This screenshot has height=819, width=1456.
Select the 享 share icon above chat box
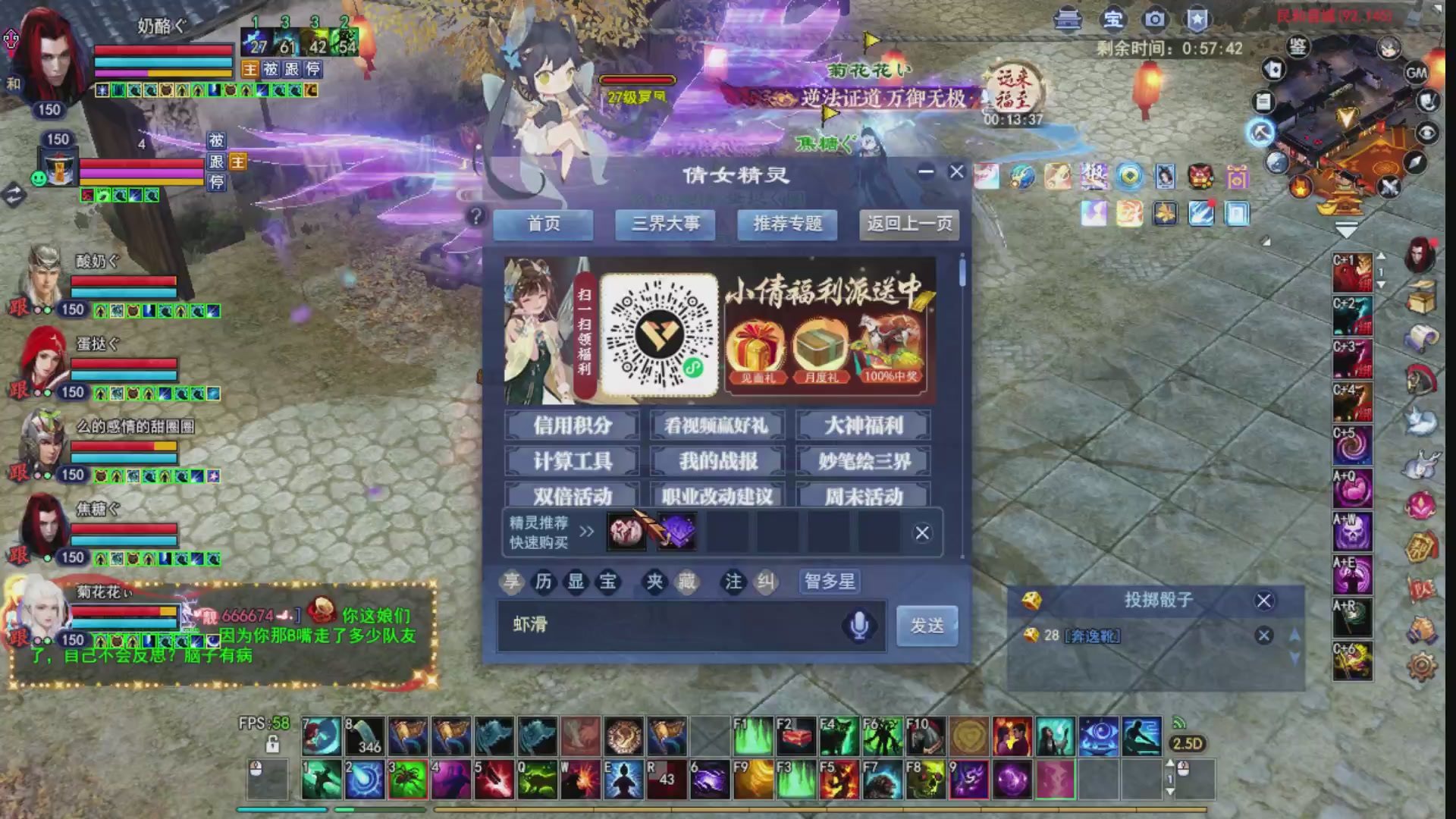[513, 582]
